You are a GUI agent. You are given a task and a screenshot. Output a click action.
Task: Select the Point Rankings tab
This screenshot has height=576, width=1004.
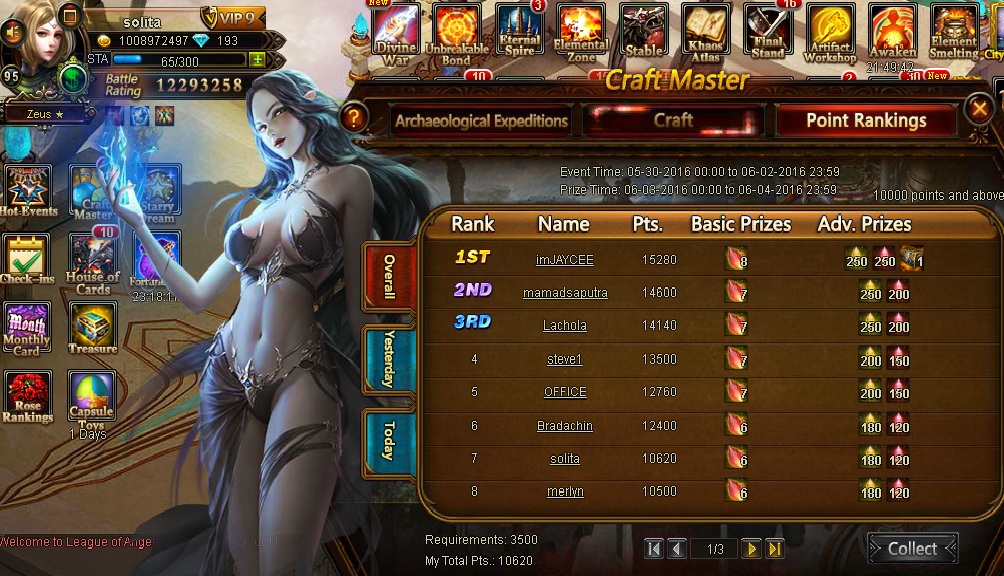tap(866, 121)
